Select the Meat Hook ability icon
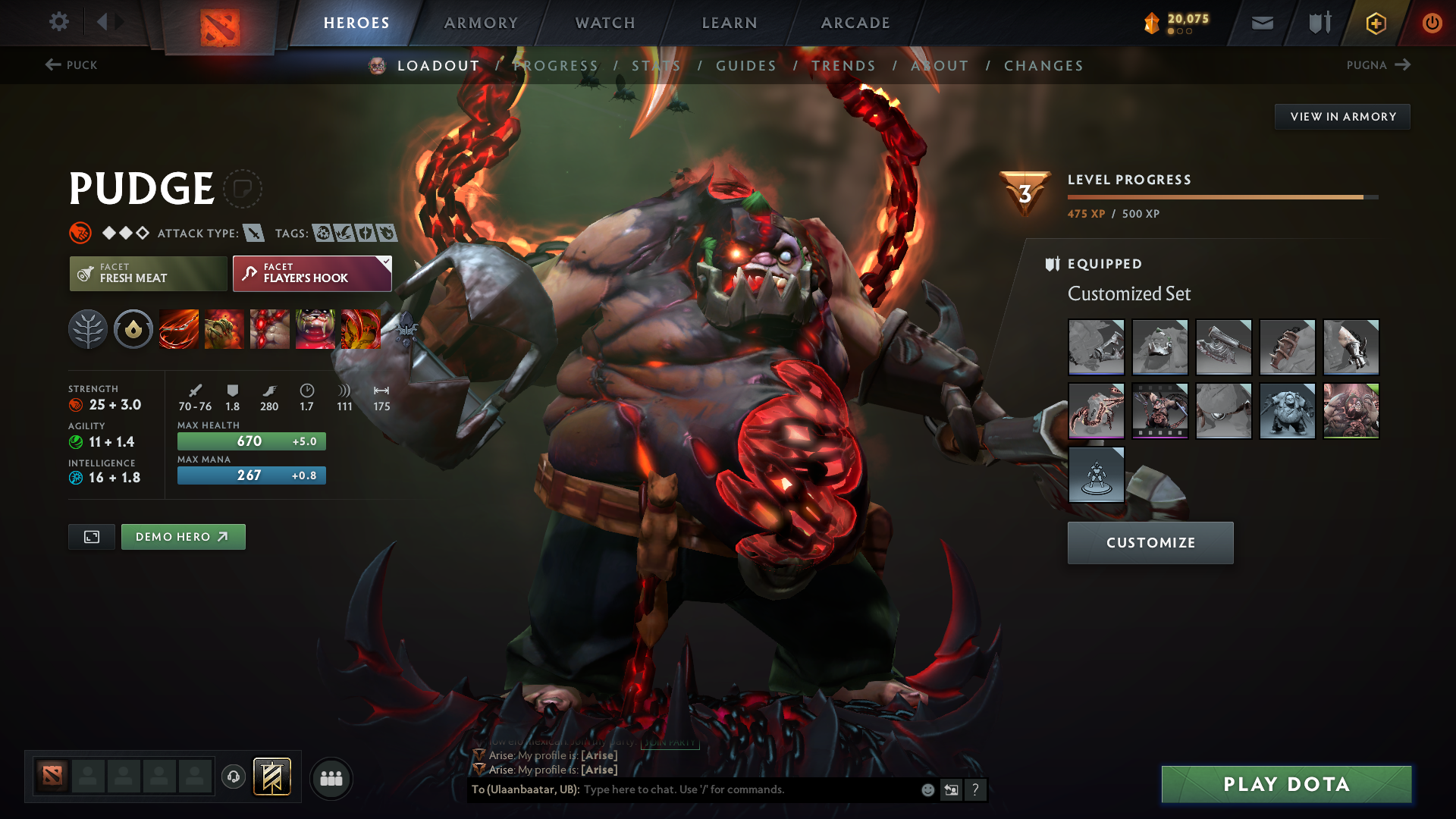This screenshot has width=1456, height=819. pyautogui.click(x=178, y=329)
